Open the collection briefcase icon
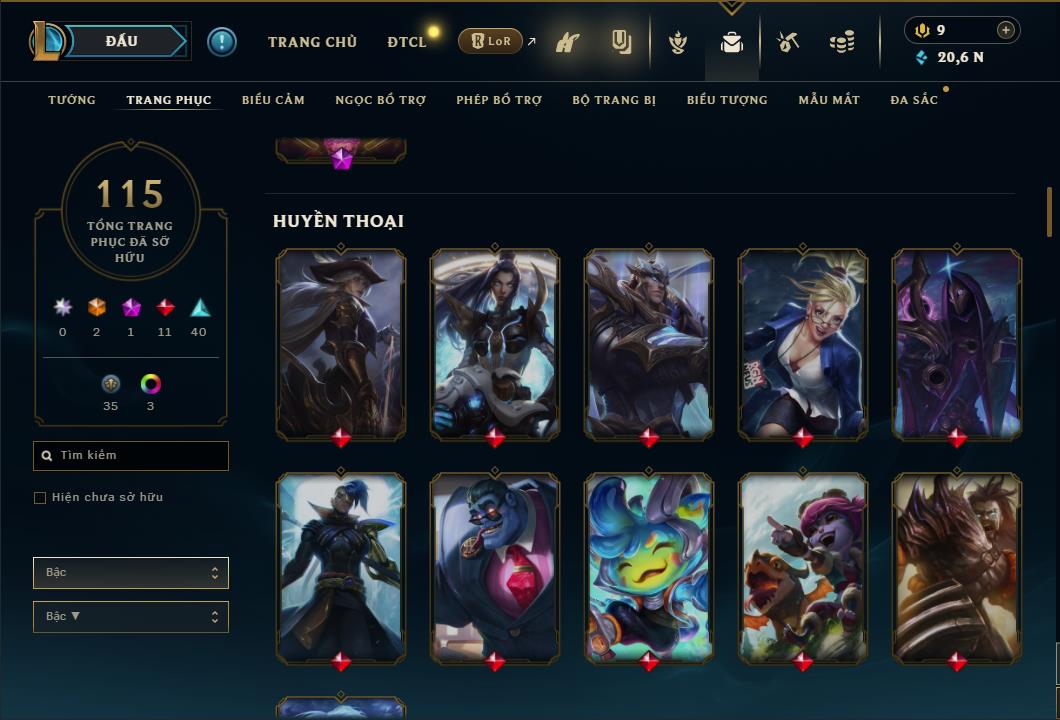This screenshot has width=1060, height=720. click(732, 42)
